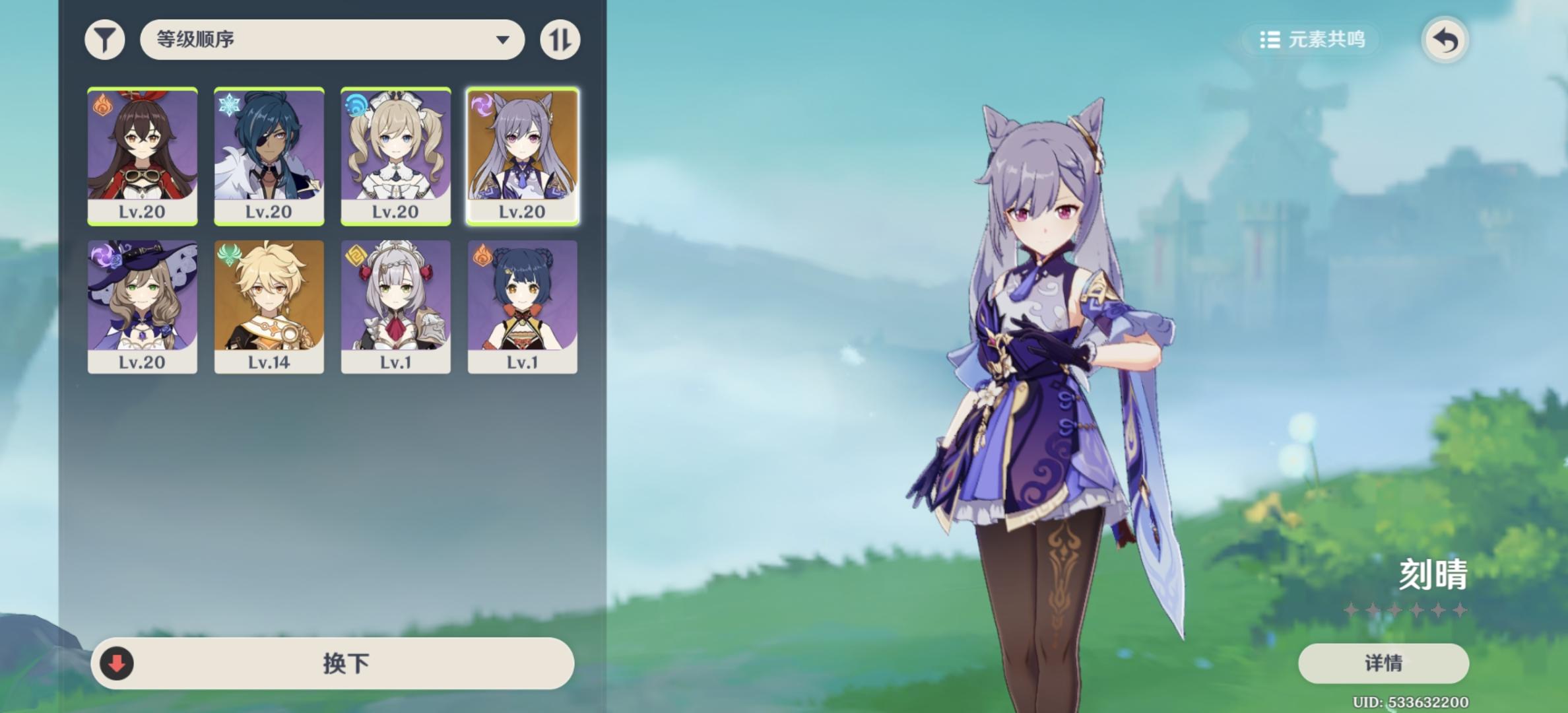Select Barbara's Lv.20 portrait

point(396,153)
